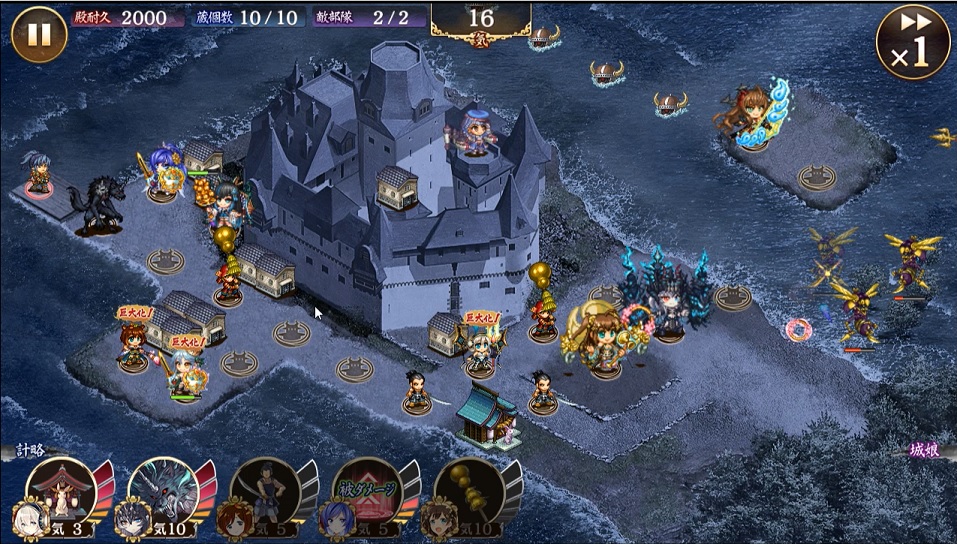957x544 pixels.
Task: Pause the battle
Action: (x=39, y=34)
